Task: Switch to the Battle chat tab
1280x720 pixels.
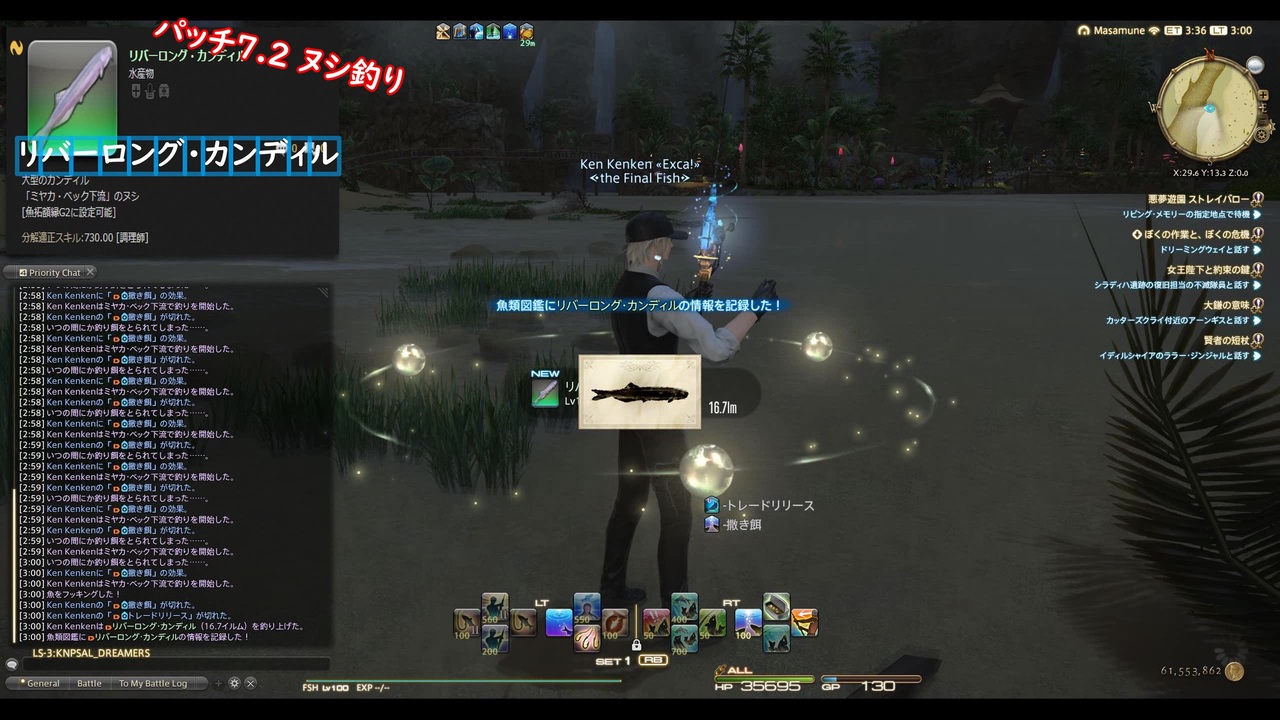Action: click(x=90, y=683)
